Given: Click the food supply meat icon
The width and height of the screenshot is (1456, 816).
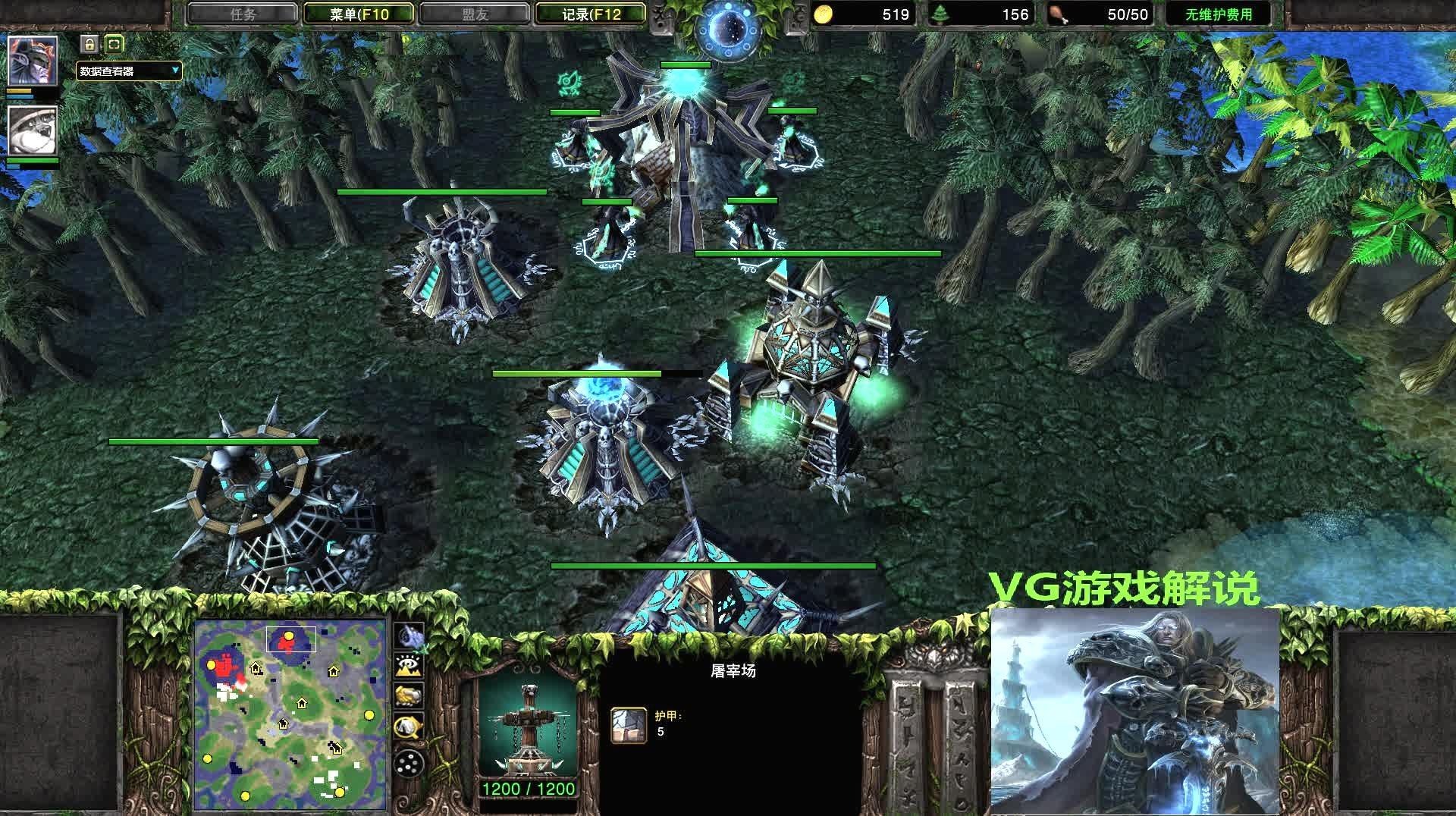Looking at the screenshot, I should (1057, 14).
